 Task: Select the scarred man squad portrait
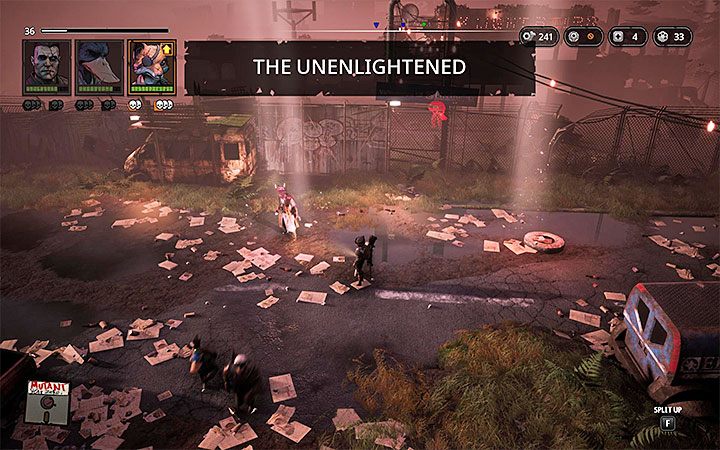coord(47,67)
